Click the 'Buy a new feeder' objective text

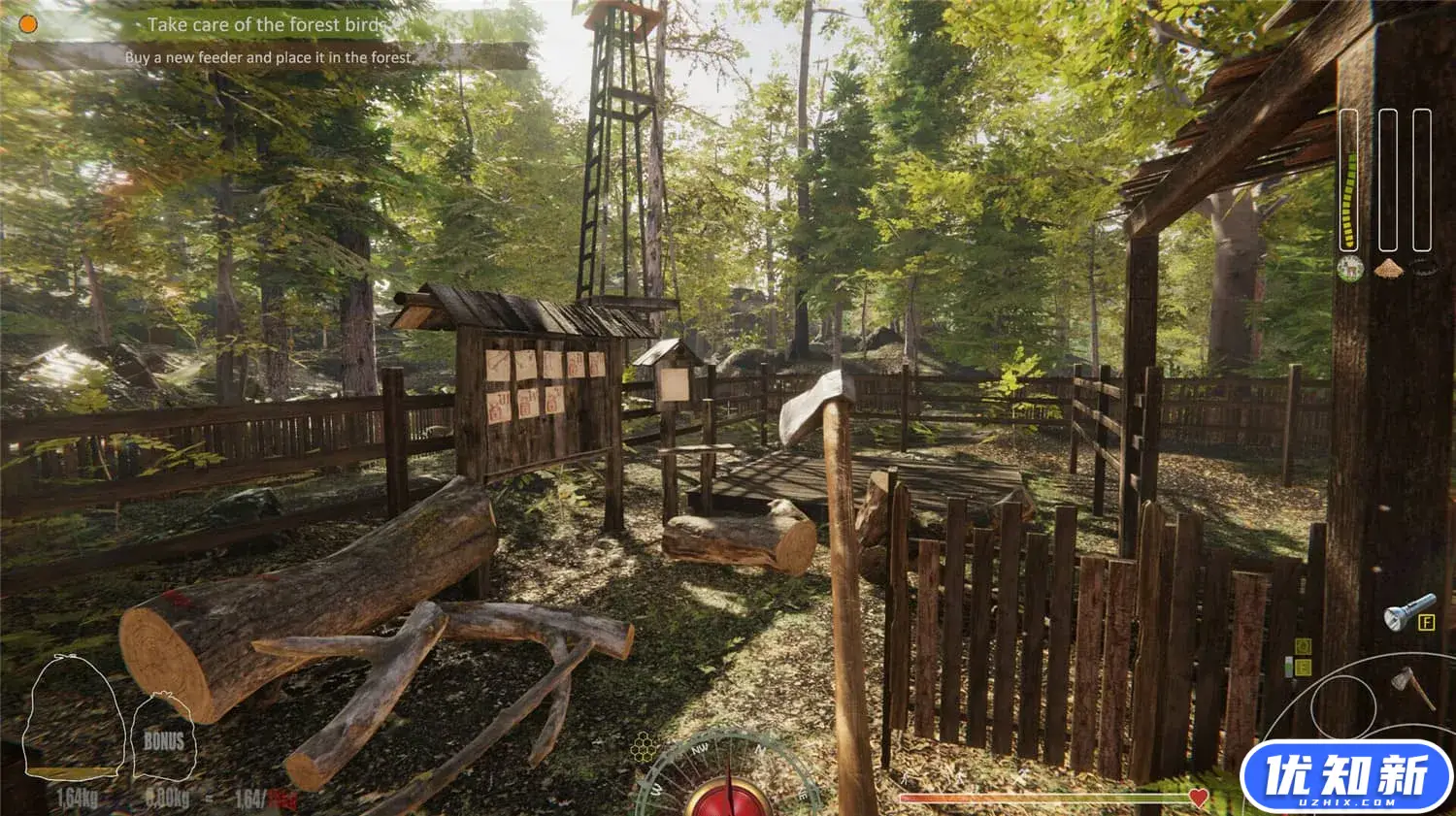tap(267, 58)
